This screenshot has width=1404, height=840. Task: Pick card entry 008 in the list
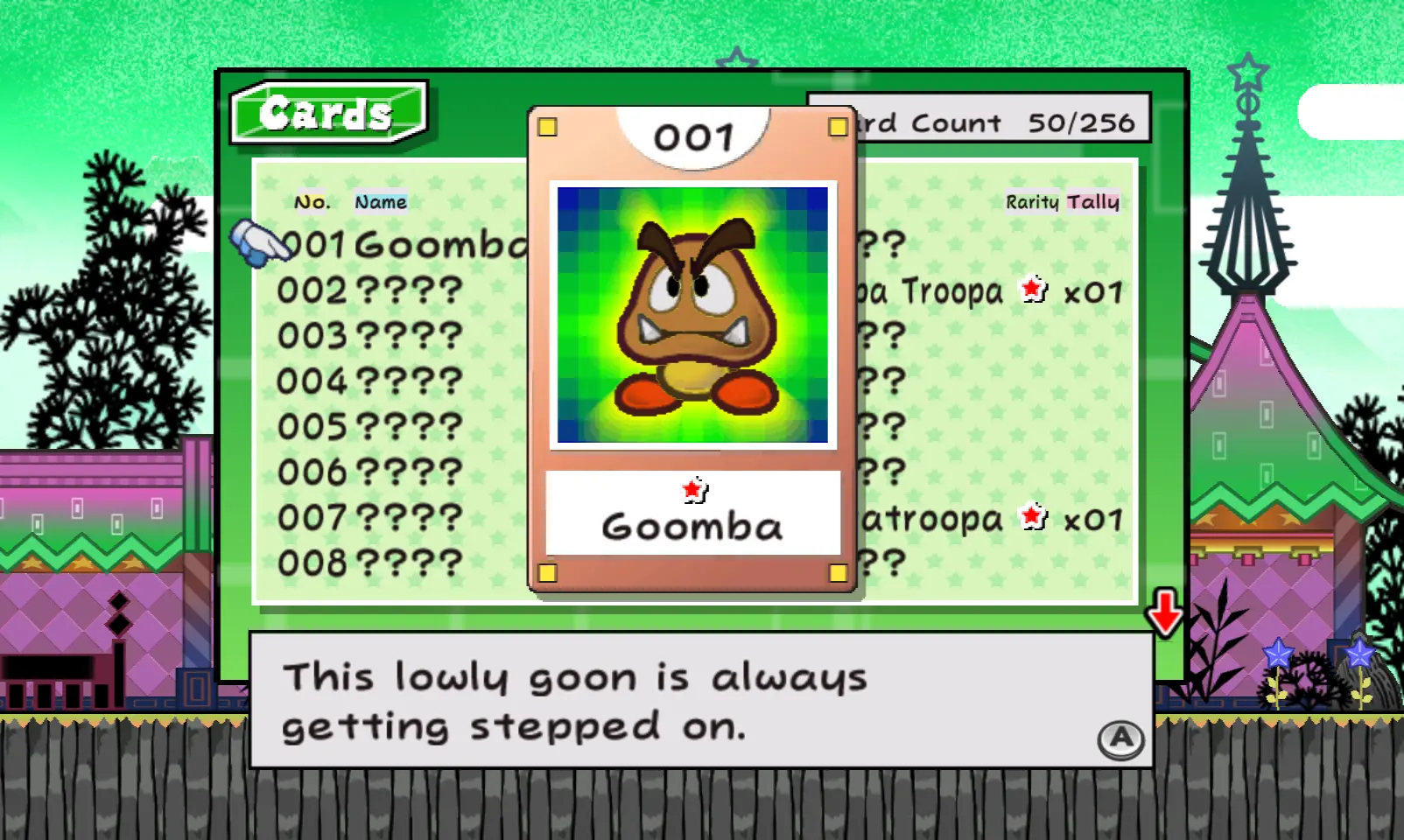tap(369, 563)
